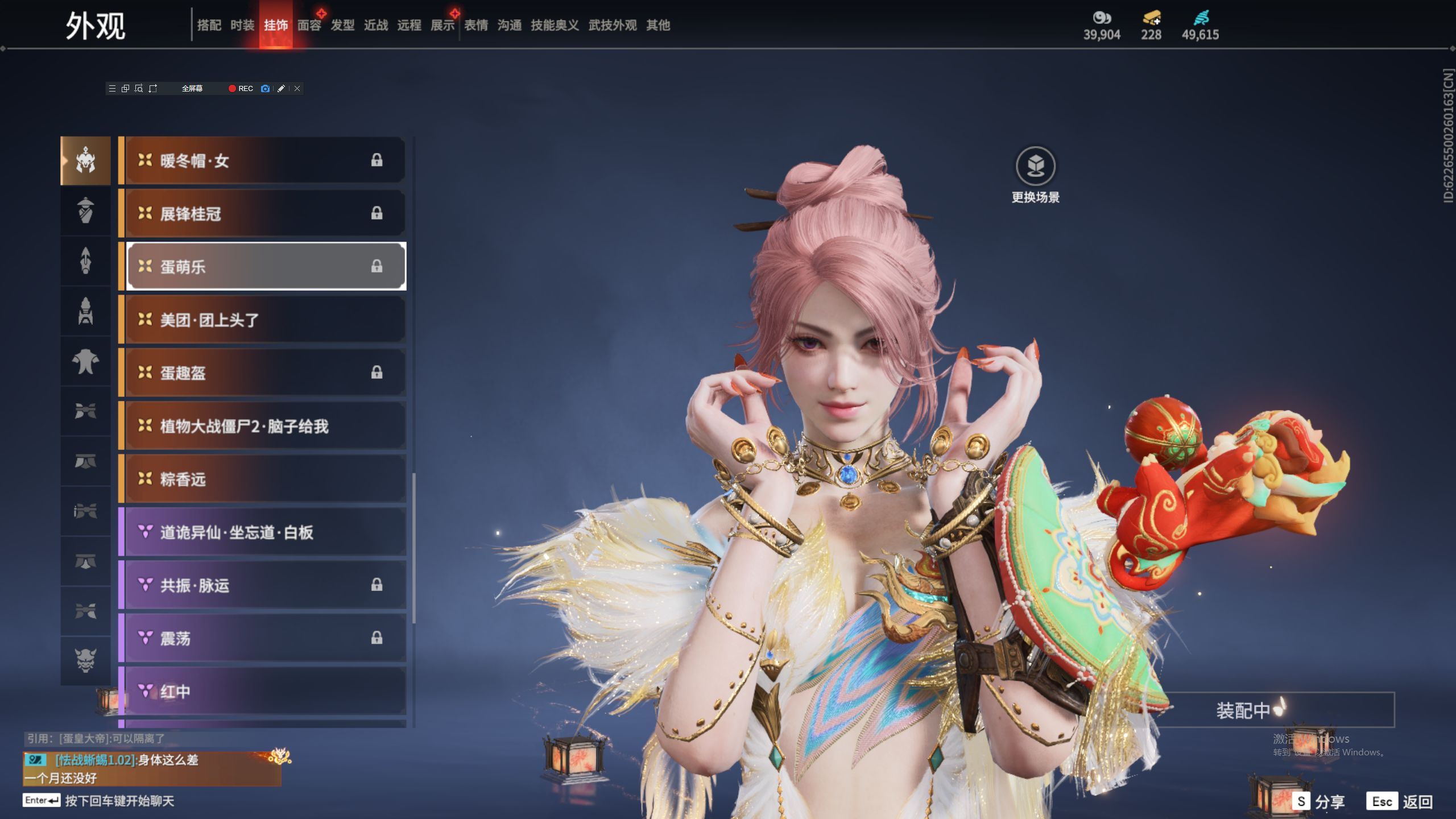
Task: Switch to the 发型 tab
Action: point(342,25)
